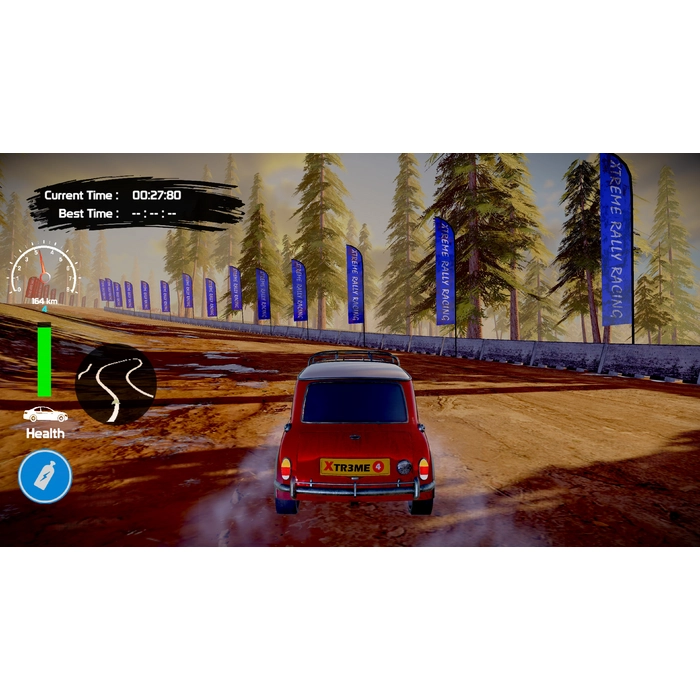Activate the blue nitro bottle button
Viewport: 700px width, 700px height.
tap(45, 476)
